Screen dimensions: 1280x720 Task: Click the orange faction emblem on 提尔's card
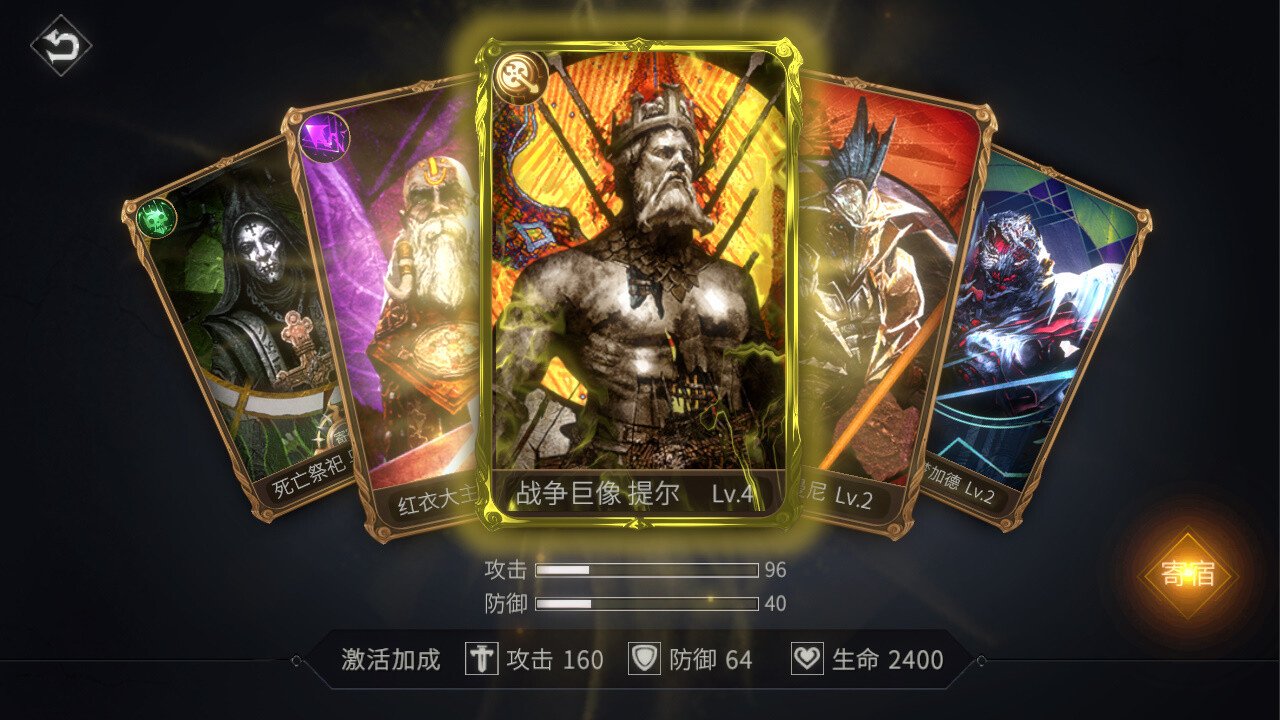click(x=521, y=75)
